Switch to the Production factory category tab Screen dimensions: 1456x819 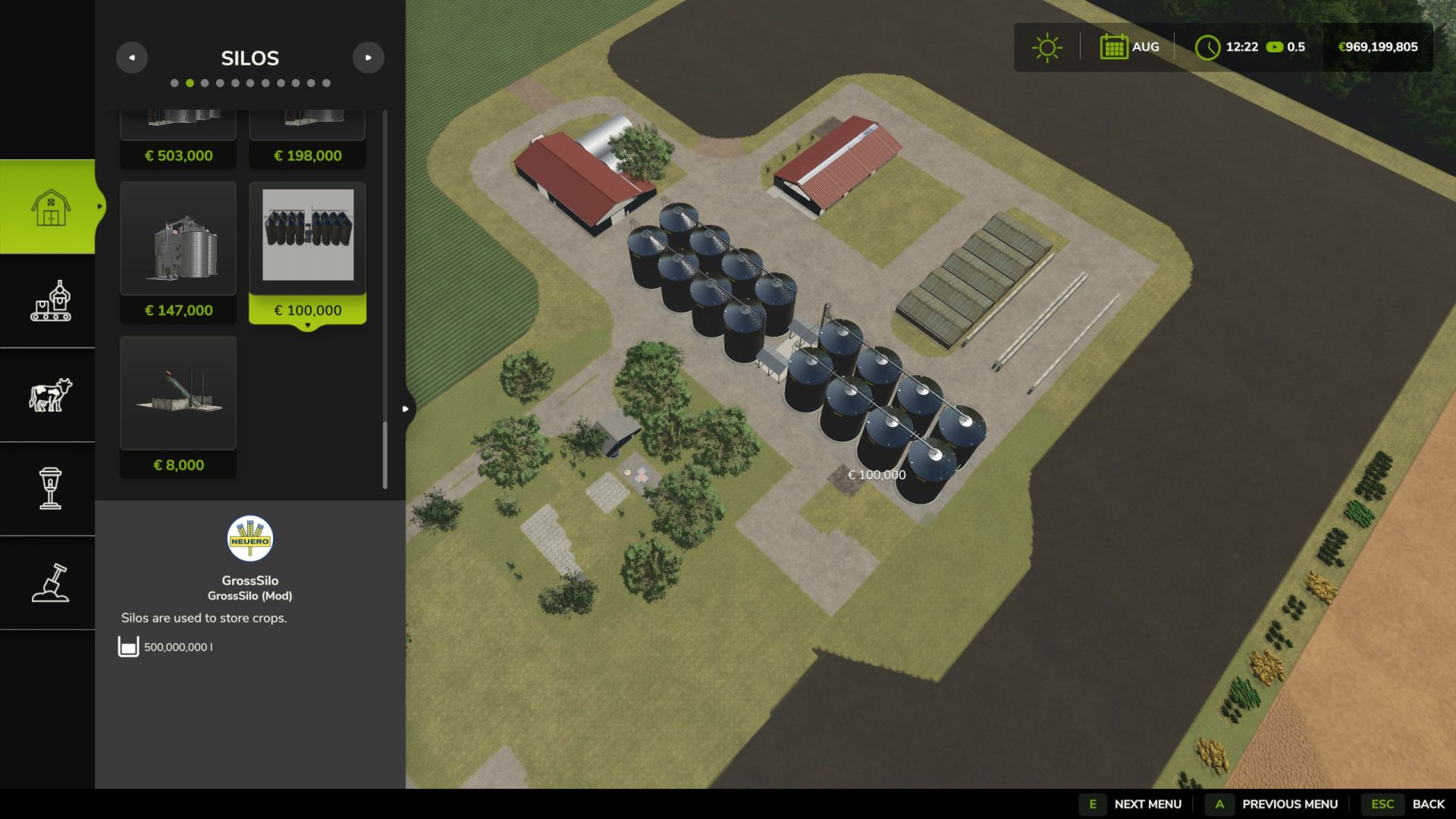tap(50, 301)
